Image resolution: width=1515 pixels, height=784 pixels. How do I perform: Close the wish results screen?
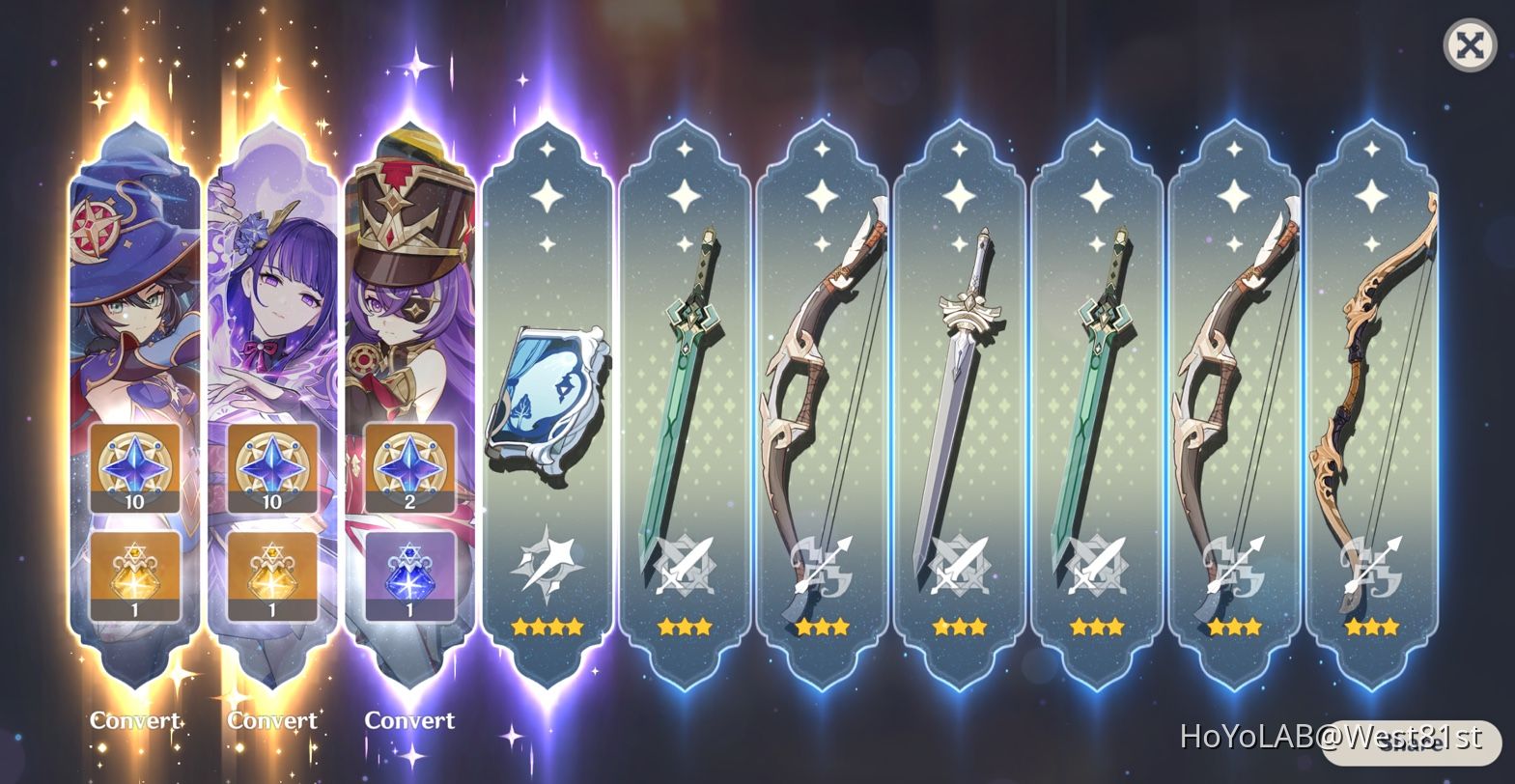click(1469, 44)
